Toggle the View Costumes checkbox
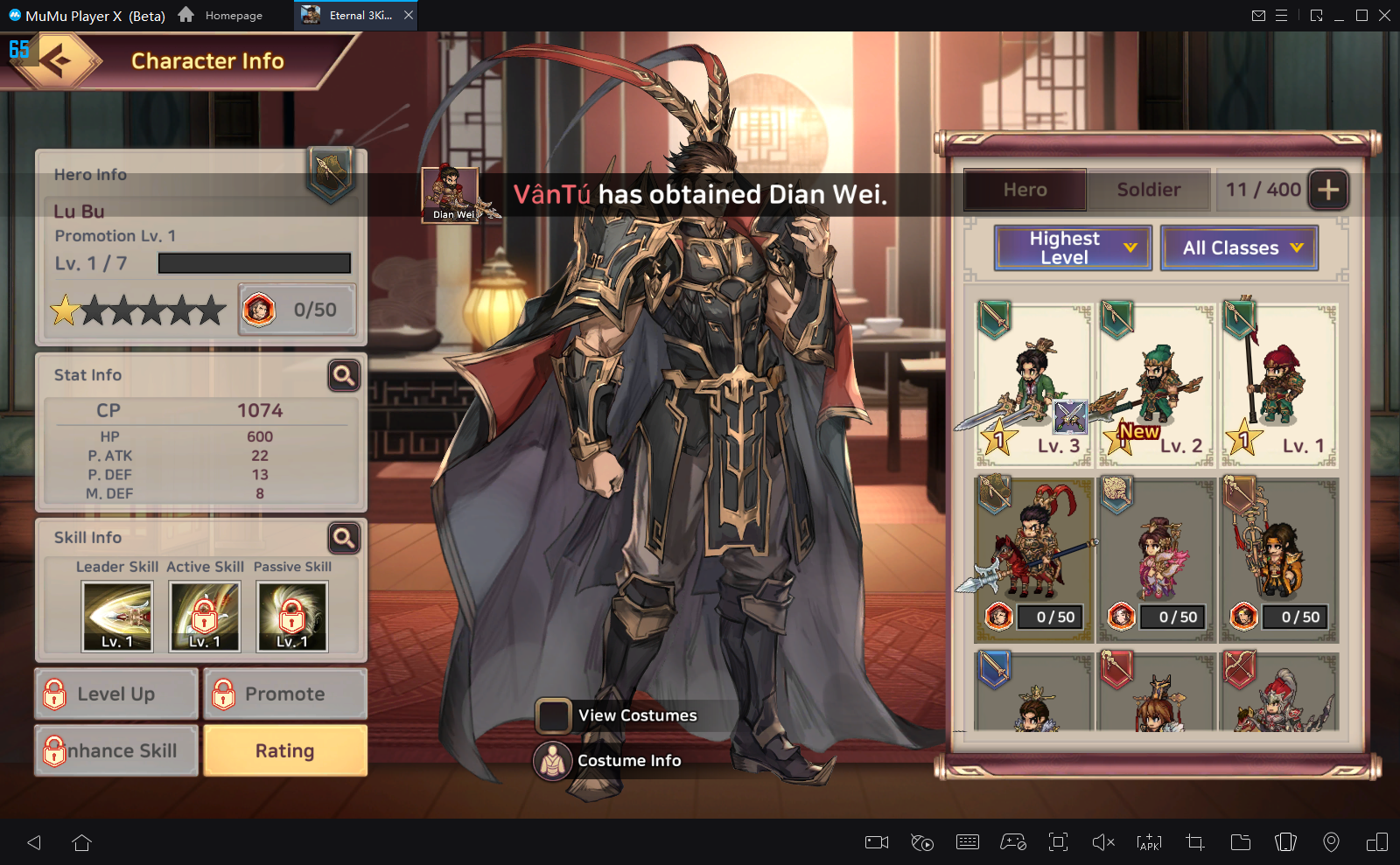1400x865 pixels. (x=554, y=715)
